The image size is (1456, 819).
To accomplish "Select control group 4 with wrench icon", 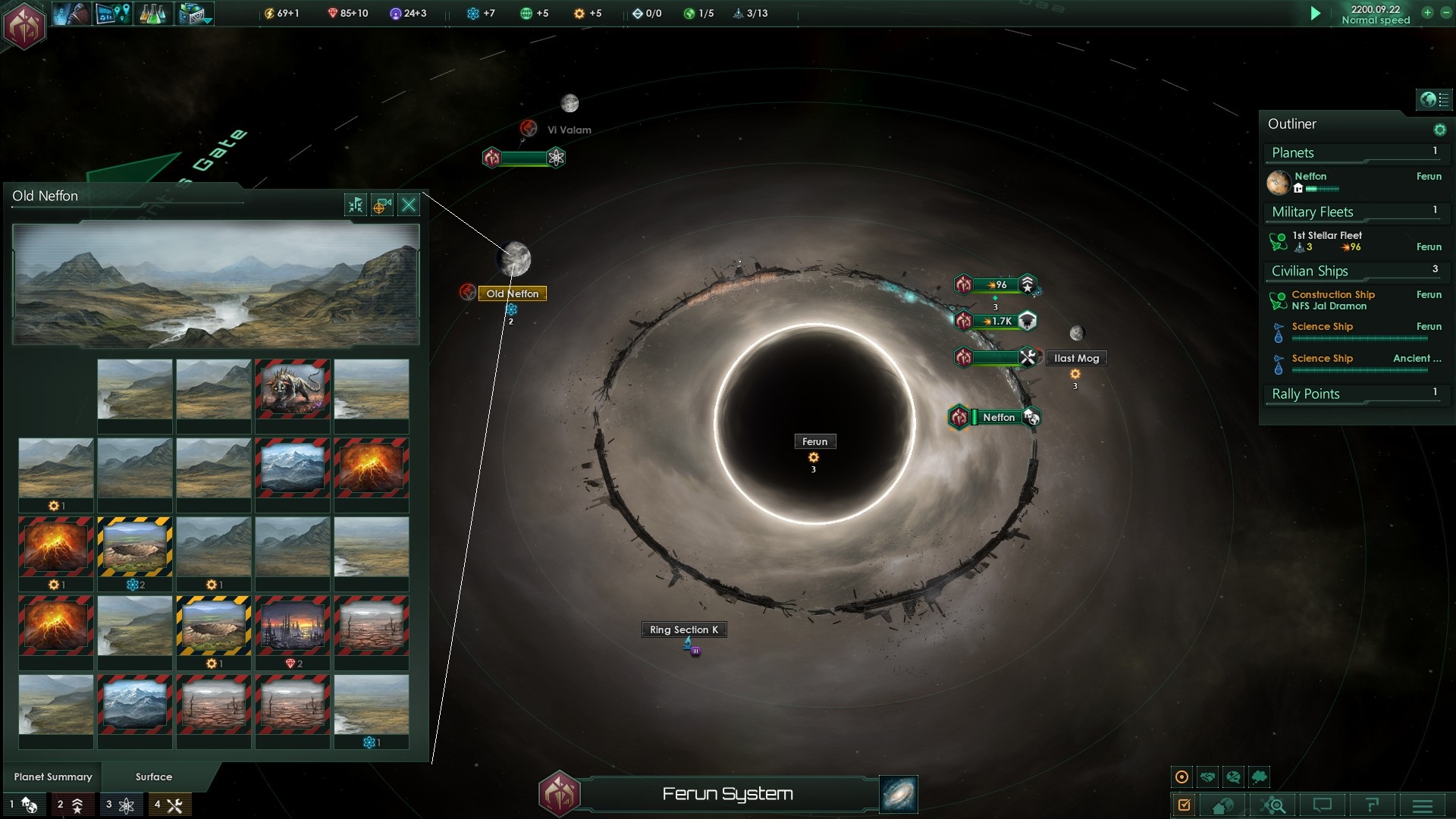I will coord(168,805).
